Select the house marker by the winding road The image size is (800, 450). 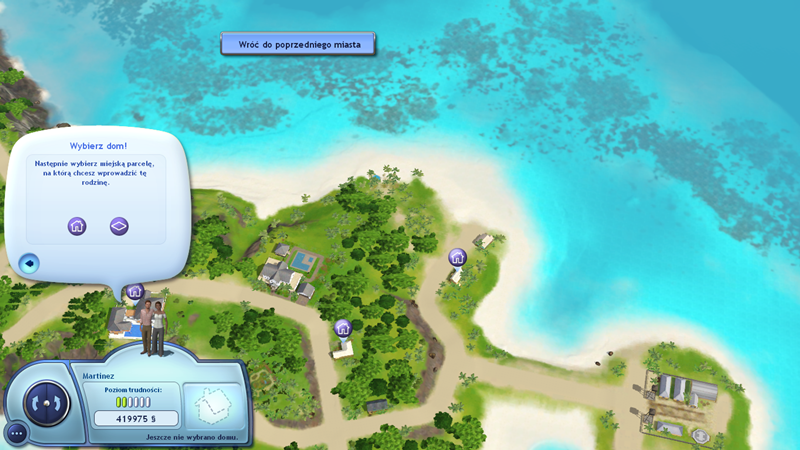point(343,327)
